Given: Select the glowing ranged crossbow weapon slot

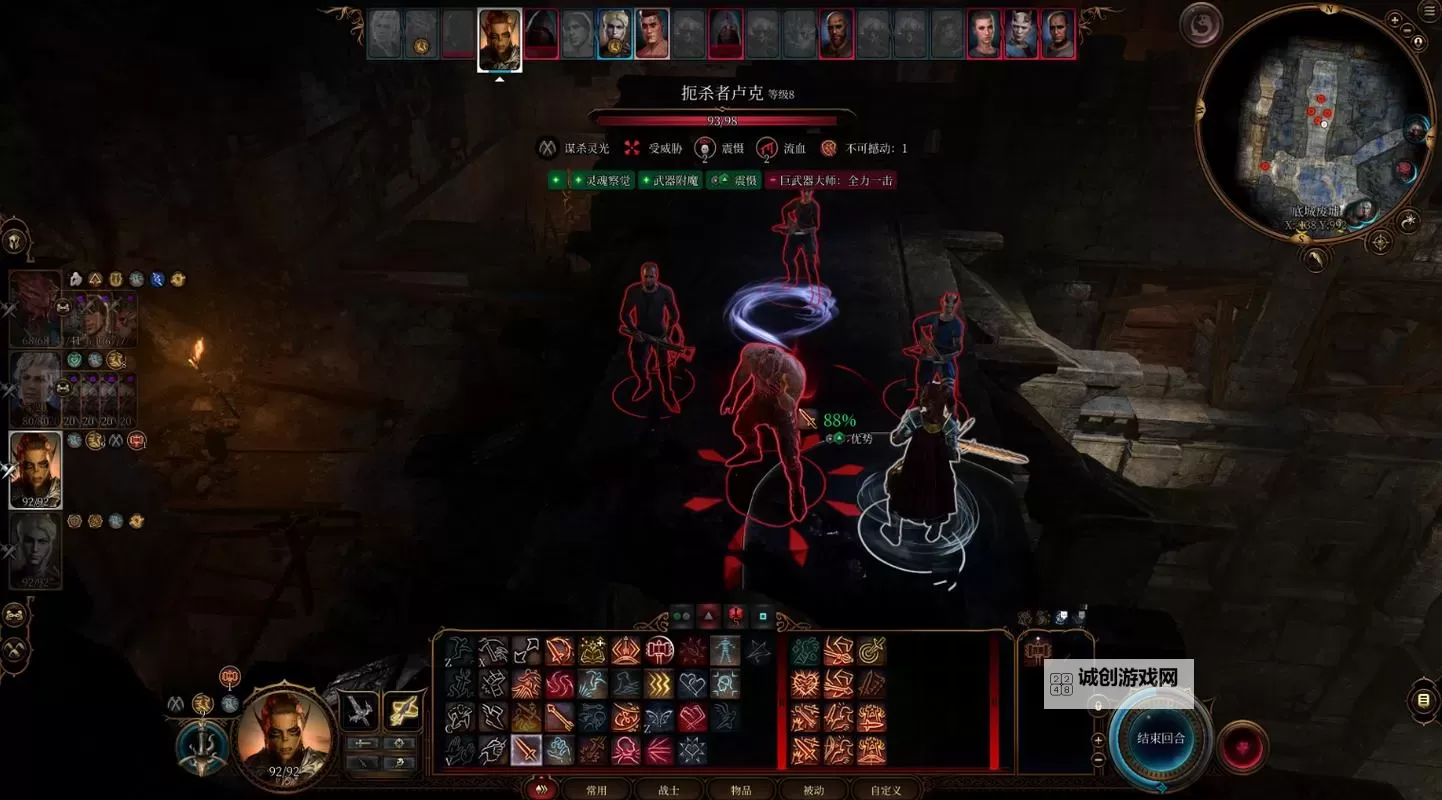Looking at the screenshot, I should tap(402, 711).
